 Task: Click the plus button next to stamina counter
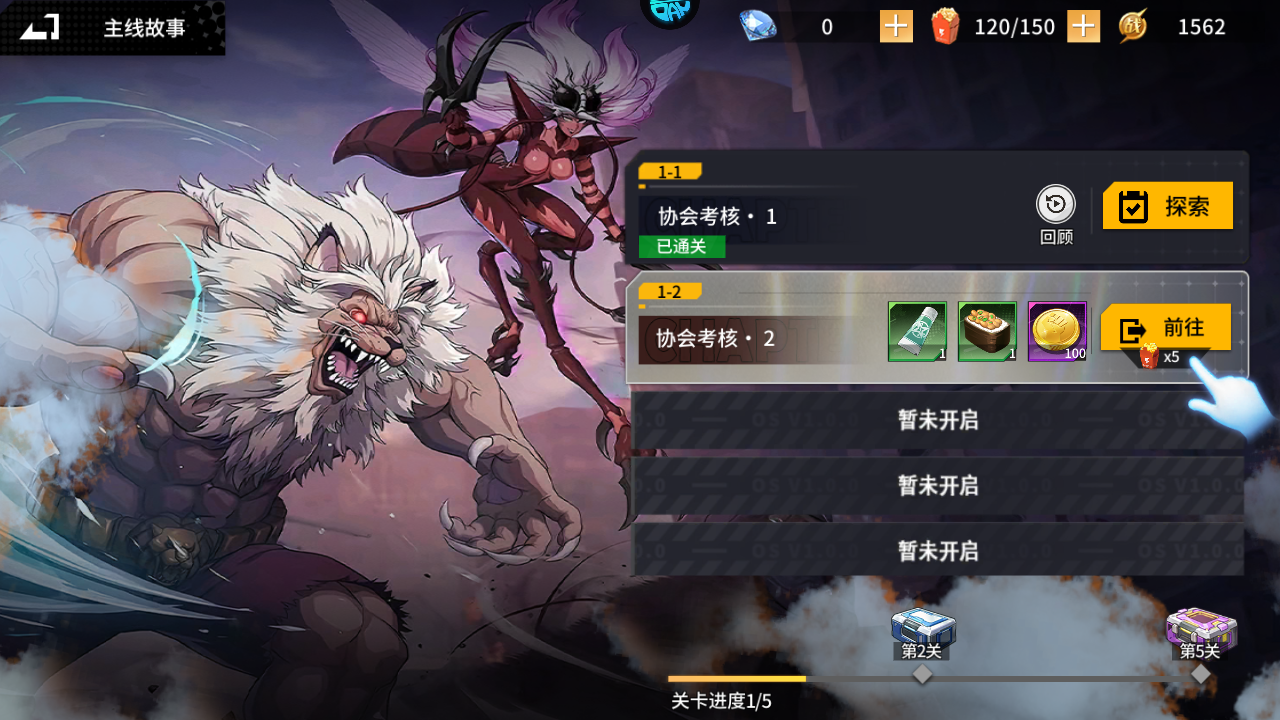pos(1082,26)
